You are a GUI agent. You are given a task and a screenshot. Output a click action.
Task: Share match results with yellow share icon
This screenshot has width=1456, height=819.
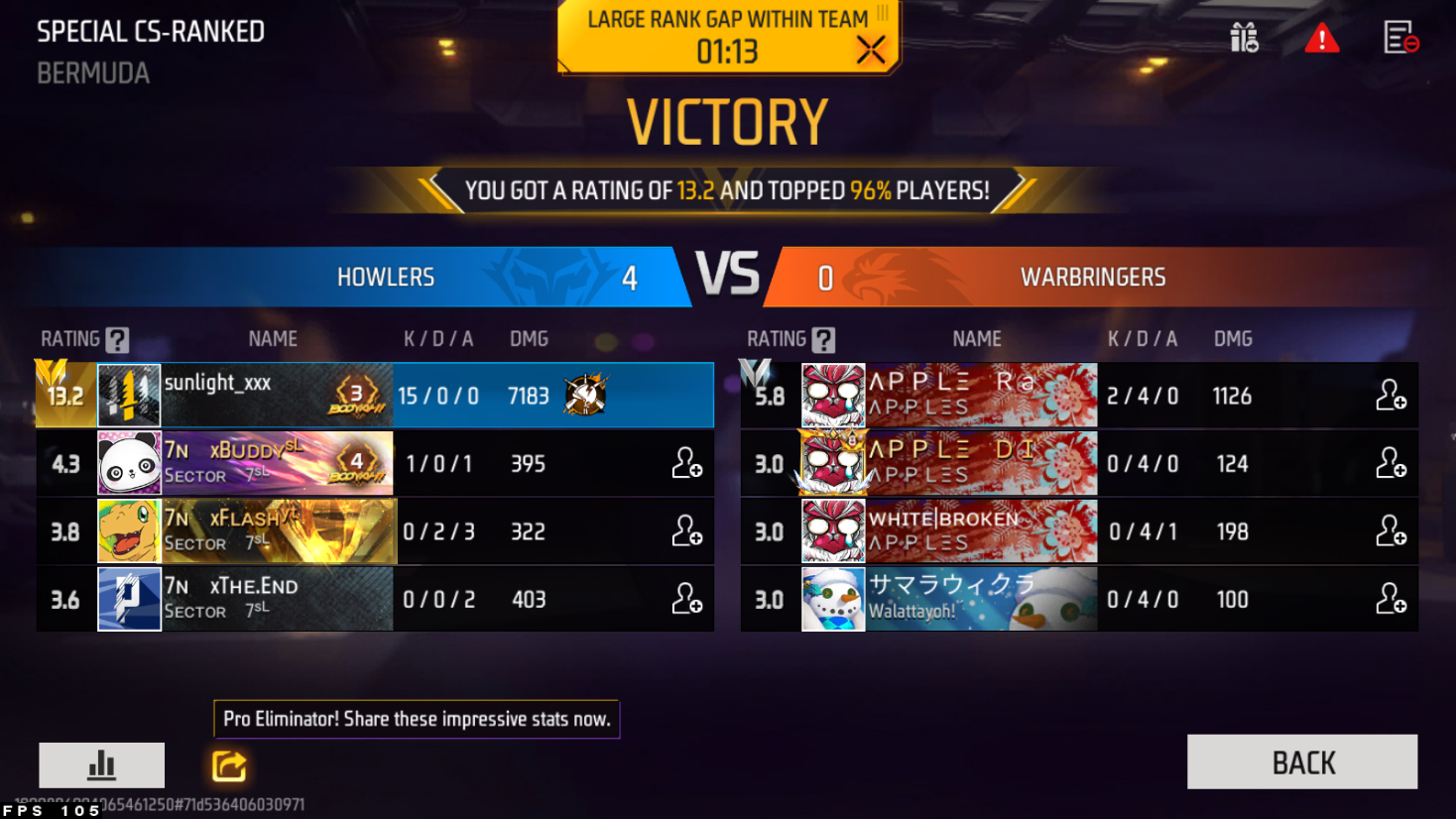point(229,765)
